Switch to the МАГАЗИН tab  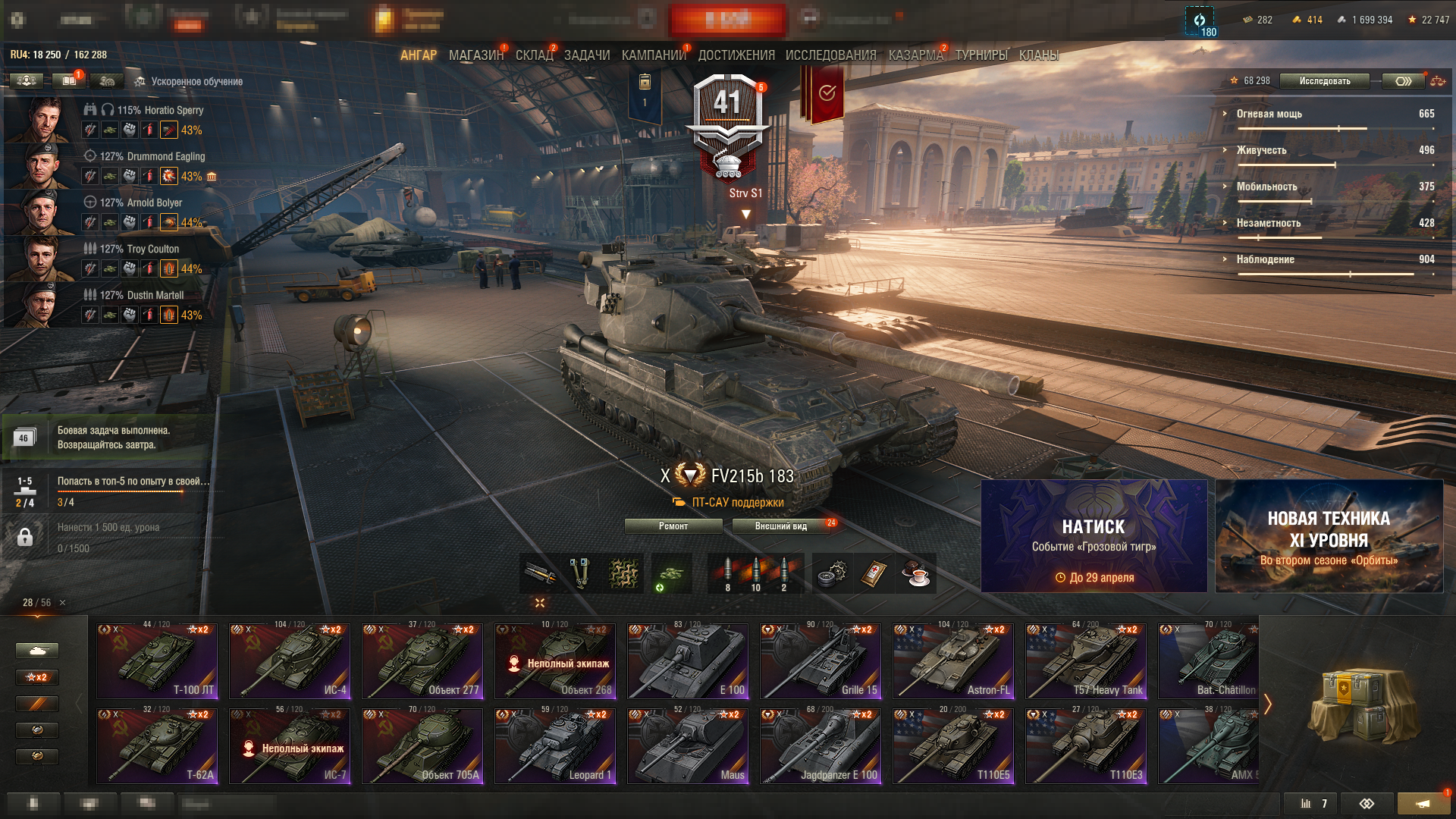click(473, 55)
